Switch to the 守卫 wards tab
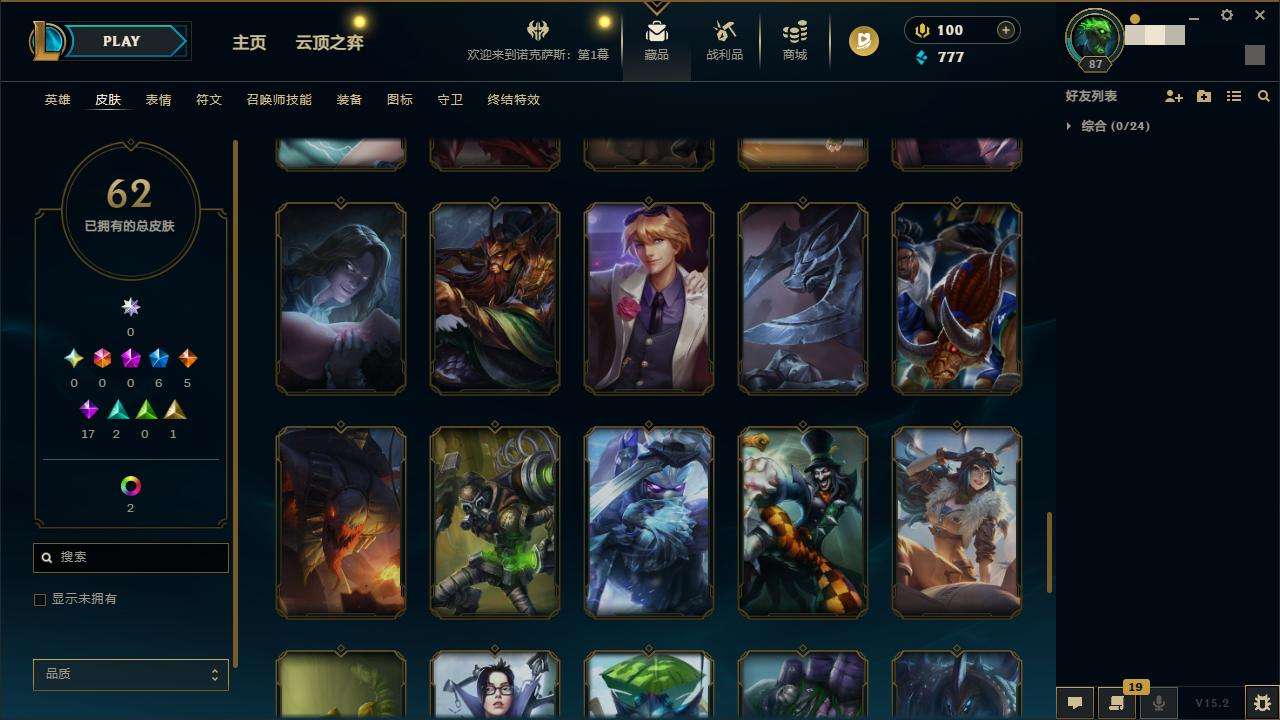 click(x=450, y=100)
